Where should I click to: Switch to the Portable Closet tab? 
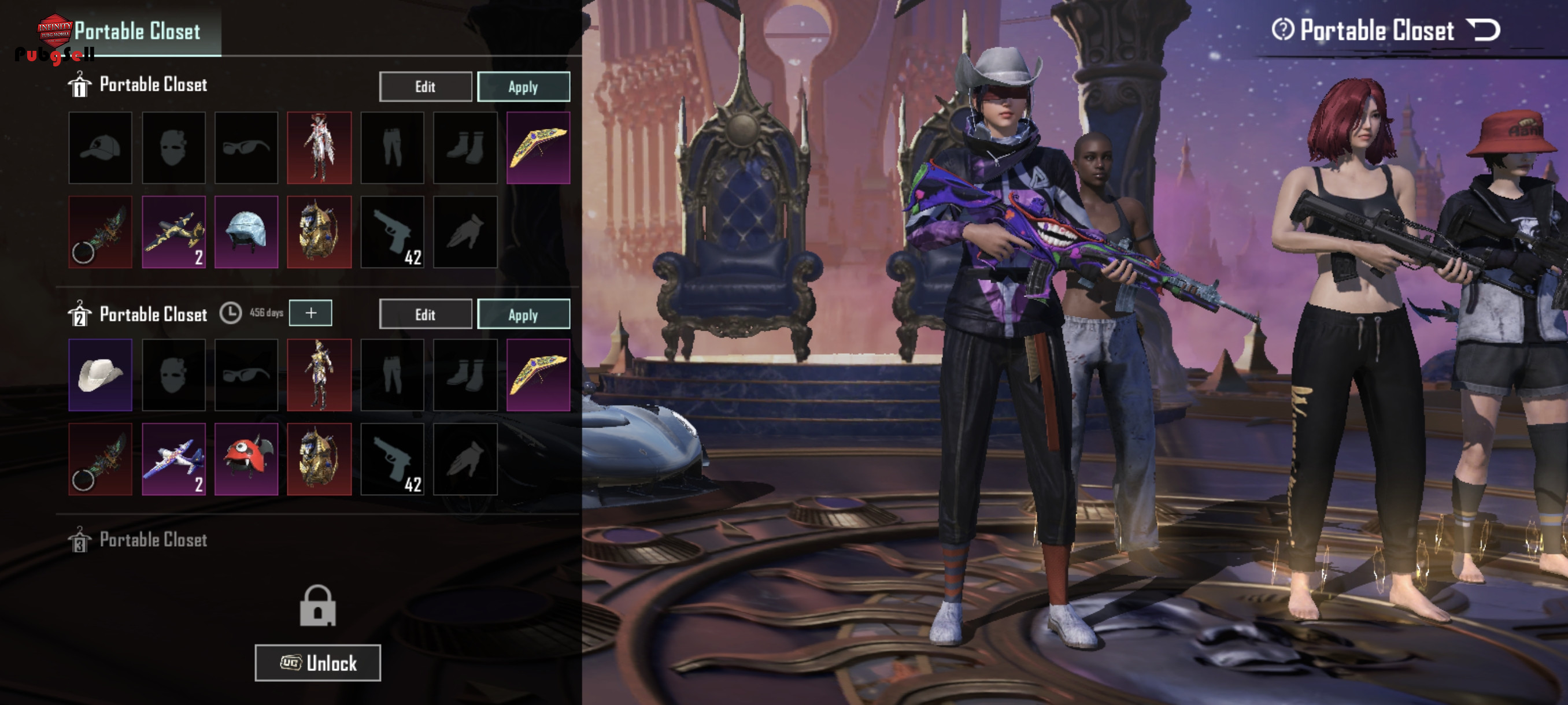[138, 31]
